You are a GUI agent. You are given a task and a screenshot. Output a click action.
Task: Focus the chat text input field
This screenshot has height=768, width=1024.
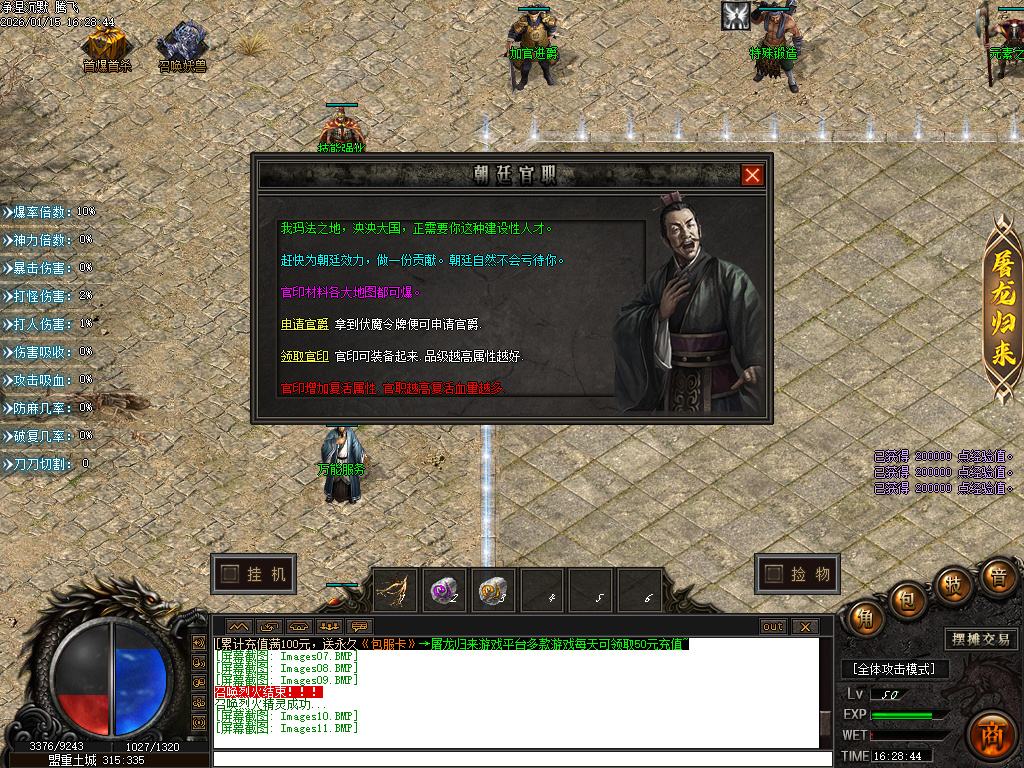pos(520,759)
